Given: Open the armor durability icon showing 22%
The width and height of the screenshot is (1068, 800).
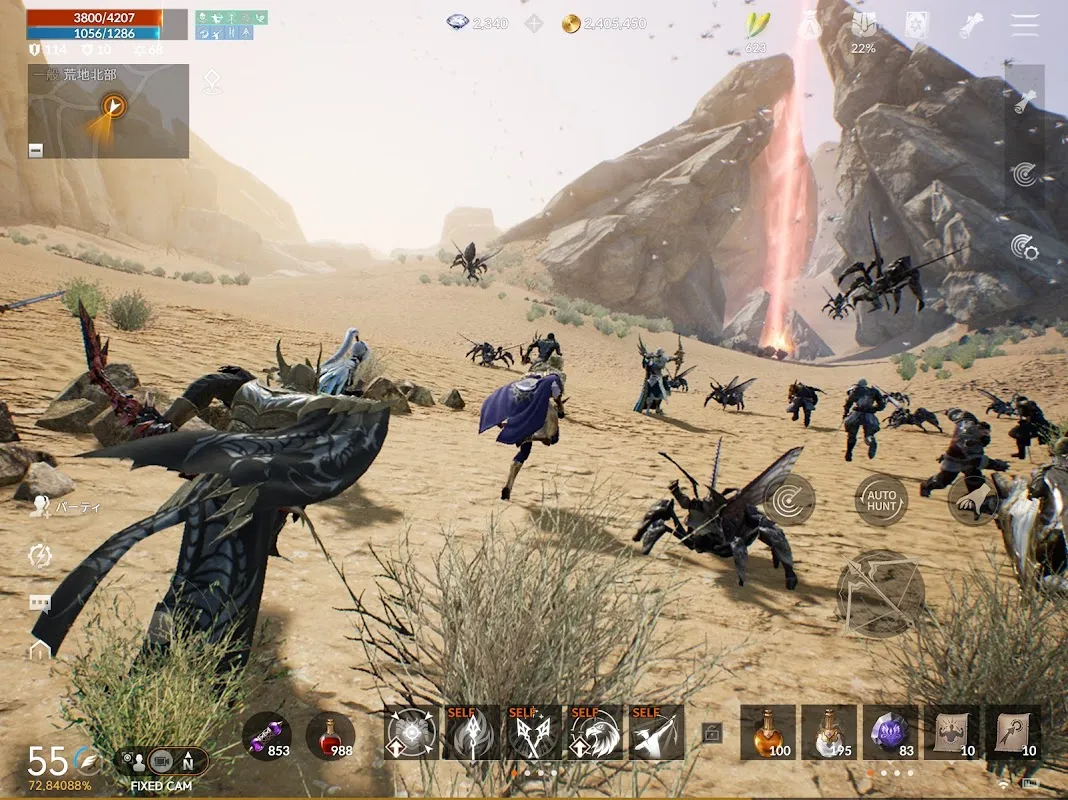Looking at the screenshot, I should pyautogui.click(x=863, y=30).
